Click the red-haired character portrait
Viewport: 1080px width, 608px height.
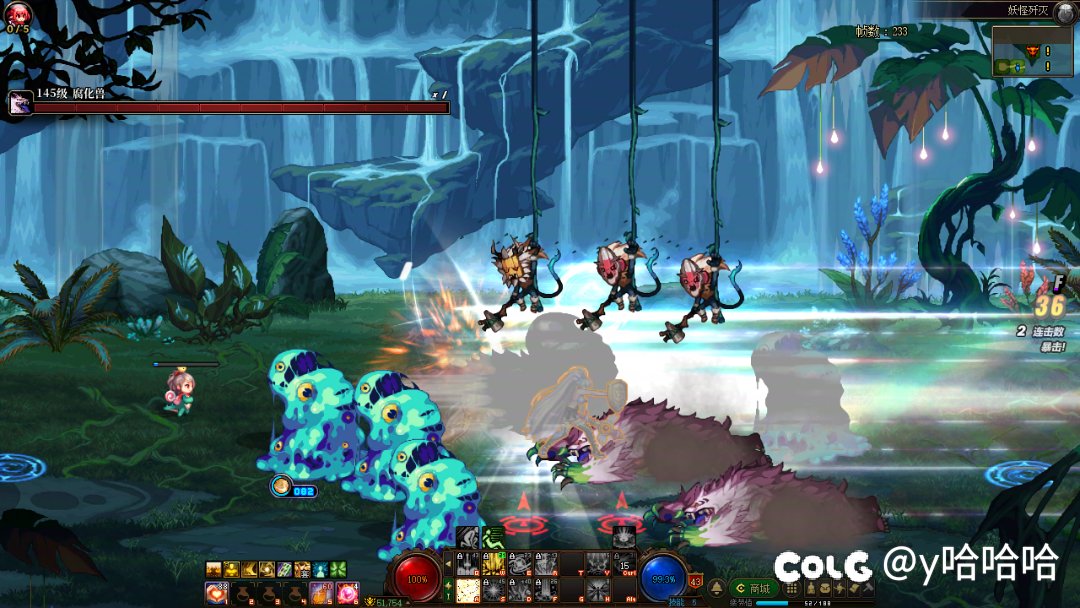pos(18,13)
